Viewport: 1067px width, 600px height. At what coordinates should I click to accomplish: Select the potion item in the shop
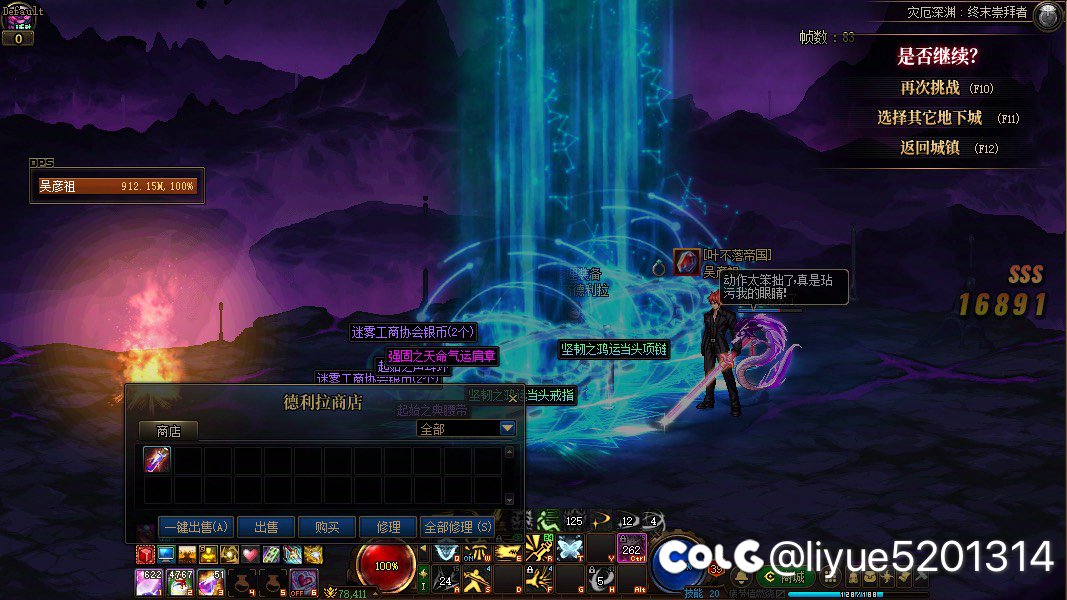[158, 460]
